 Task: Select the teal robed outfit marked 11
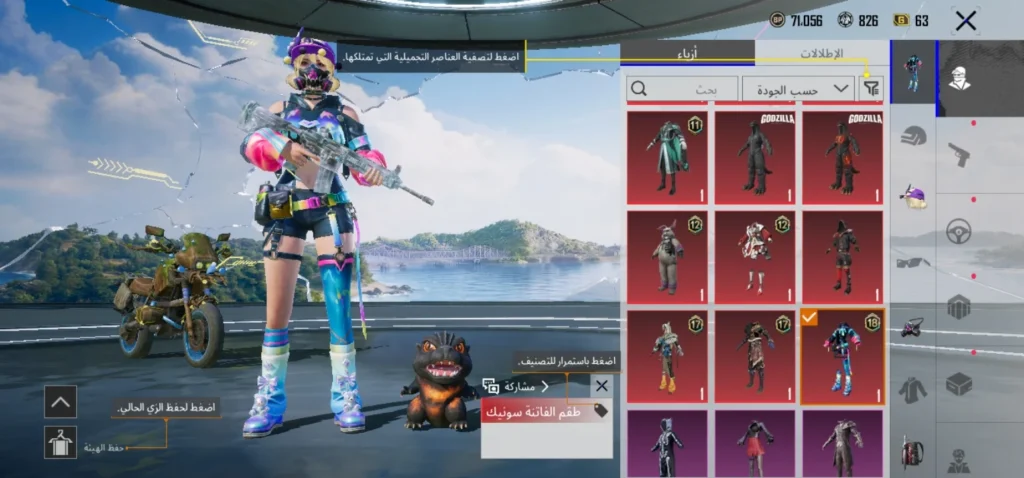[x=667, y=156]
